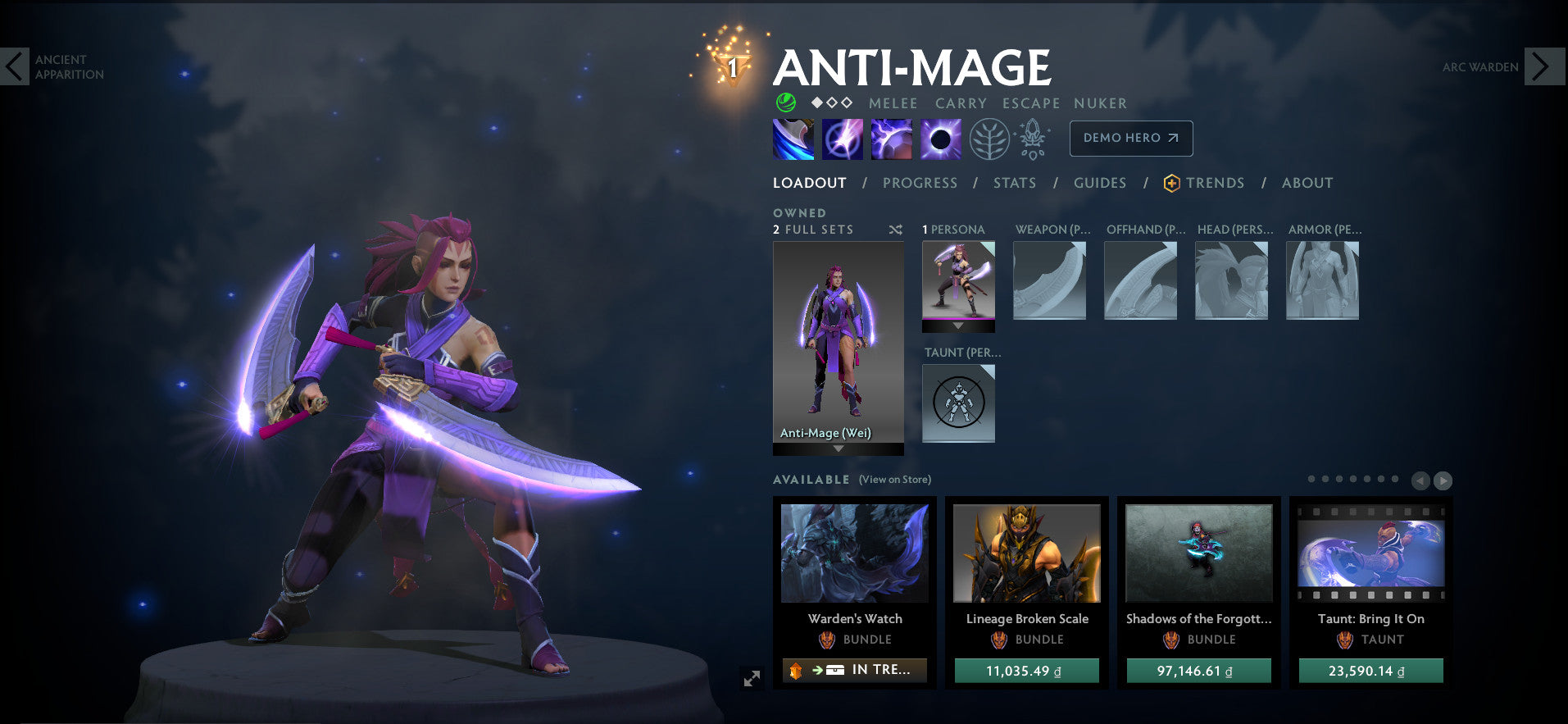Click the gold plus icon next to Trends
The width and height of the screenshot is (1568, 724).
(1171, 184)
